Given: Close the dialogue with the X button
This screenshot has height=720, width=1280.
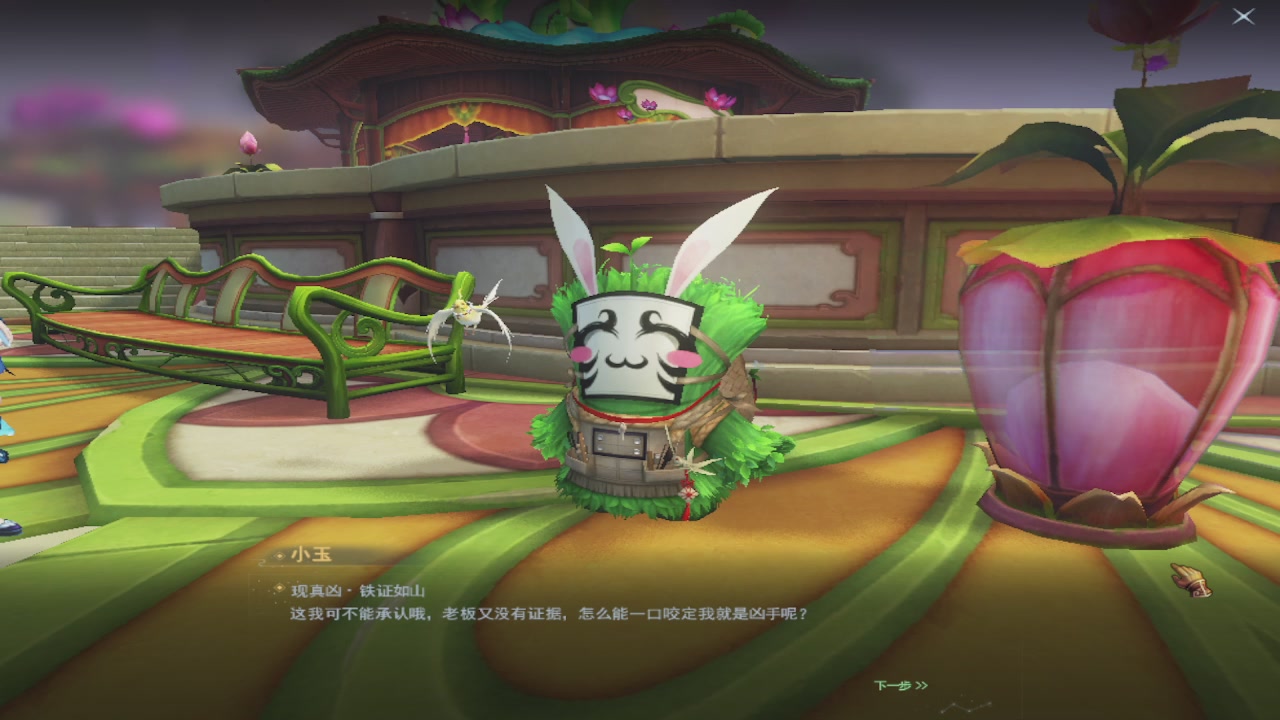Looking at the screenshot, I should click(x=1243, y=17).
